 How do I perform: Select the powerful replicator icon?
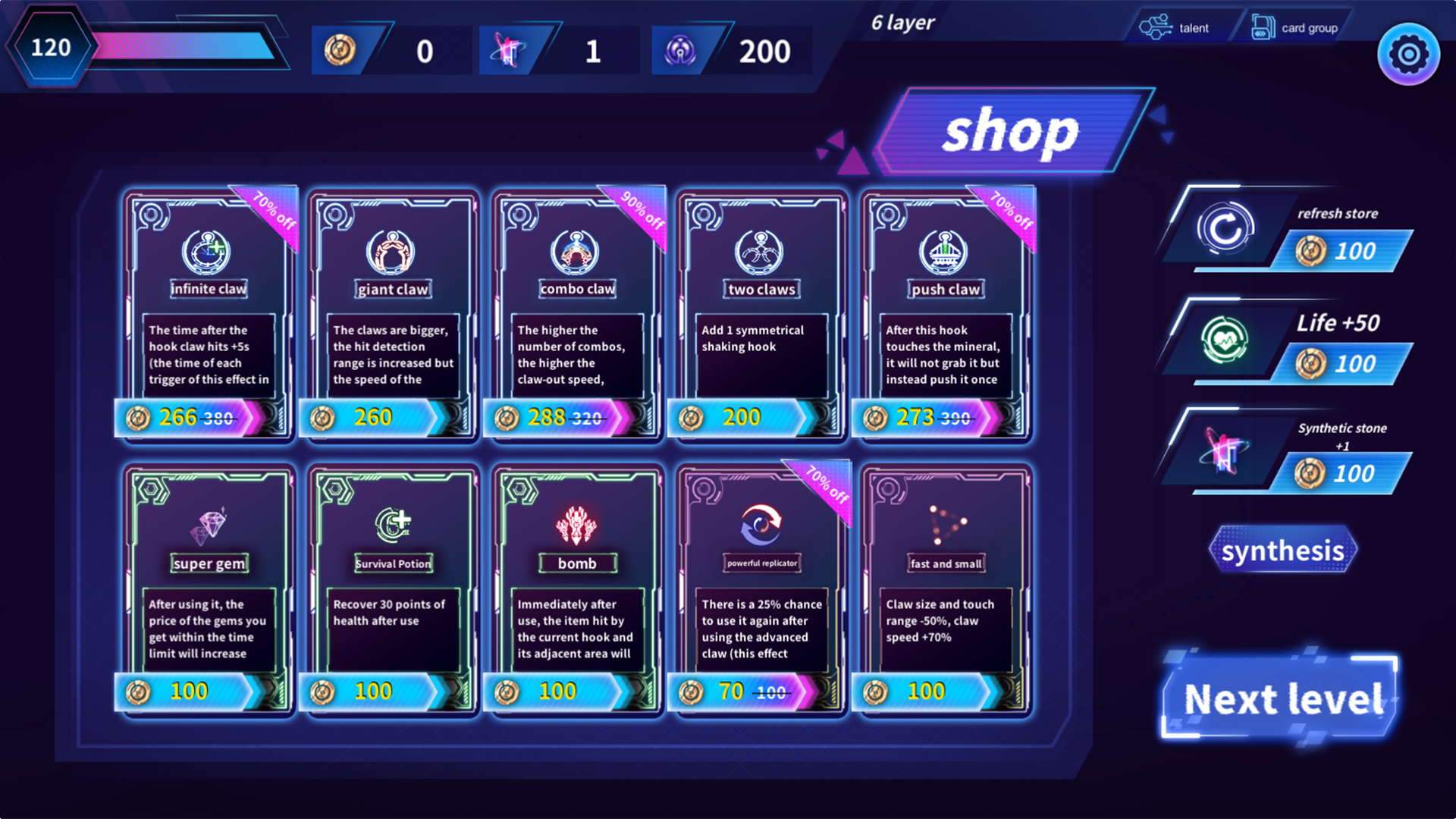pos(761,523)
